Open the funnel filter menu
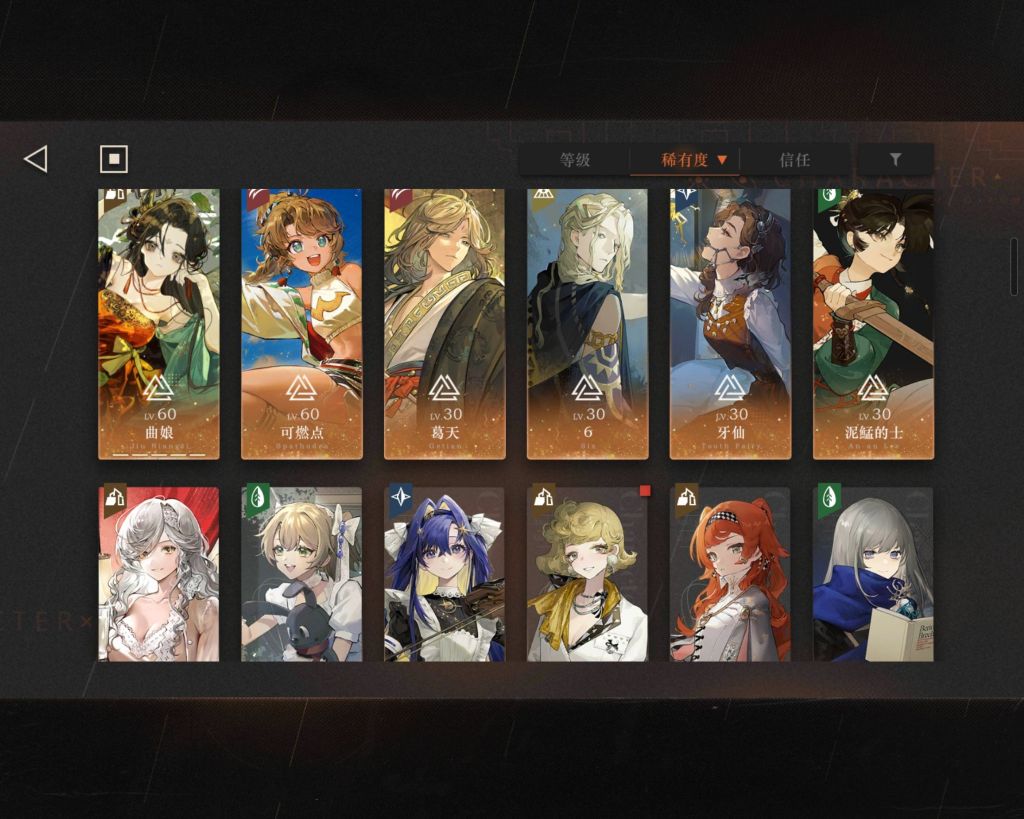 (895, 160)
